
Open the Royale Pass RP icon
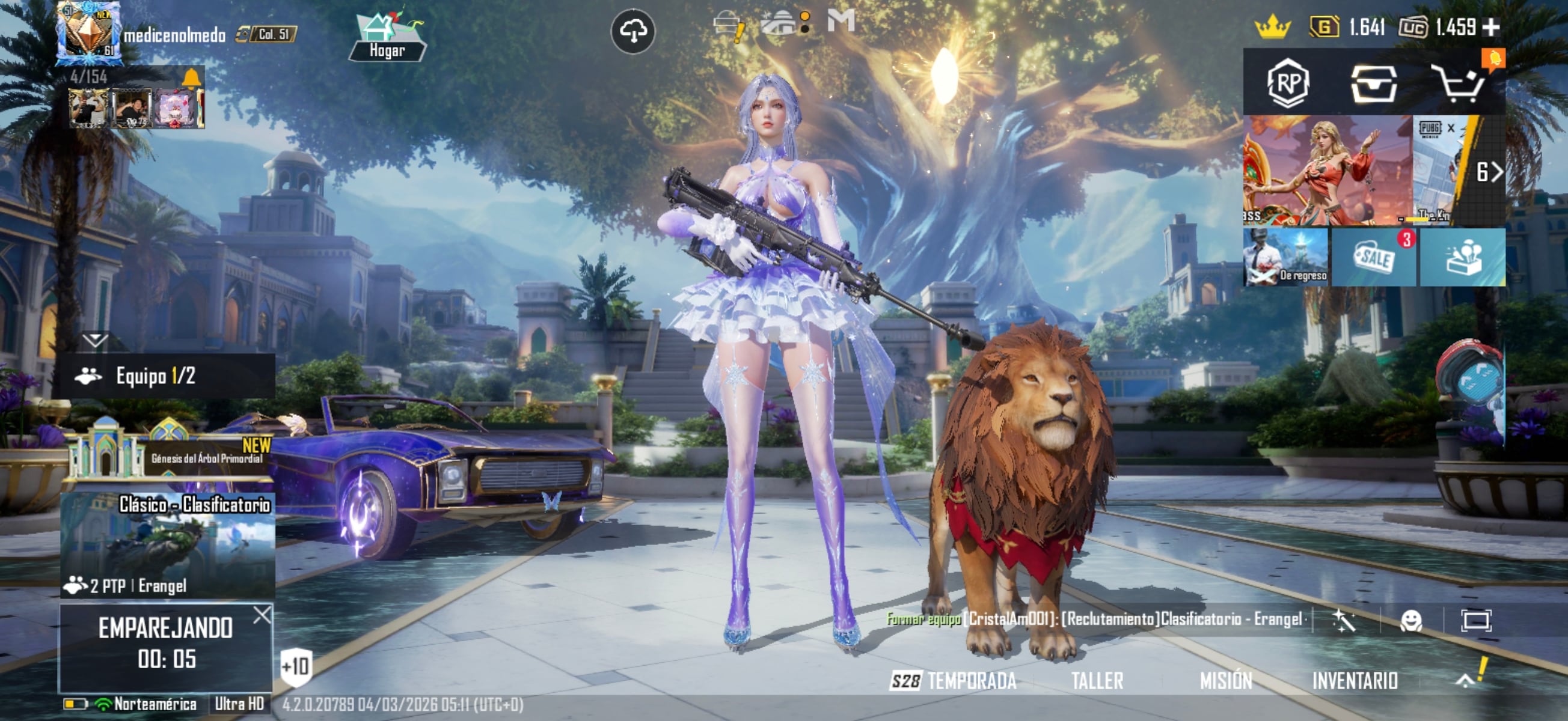(1288, 83)
